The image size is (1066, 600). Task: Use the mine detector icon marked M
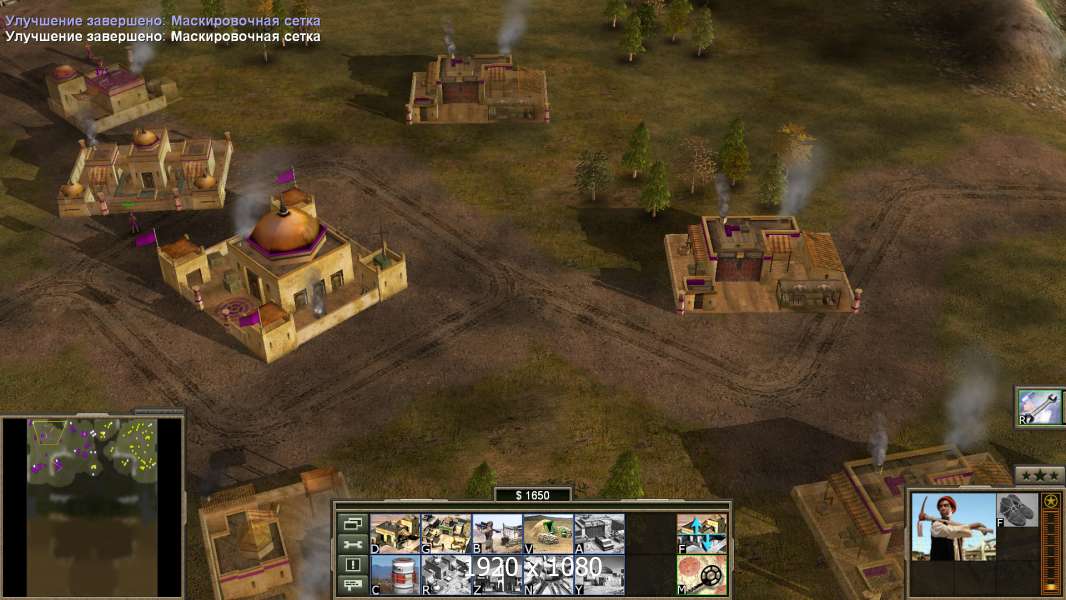tap(702, 574)
